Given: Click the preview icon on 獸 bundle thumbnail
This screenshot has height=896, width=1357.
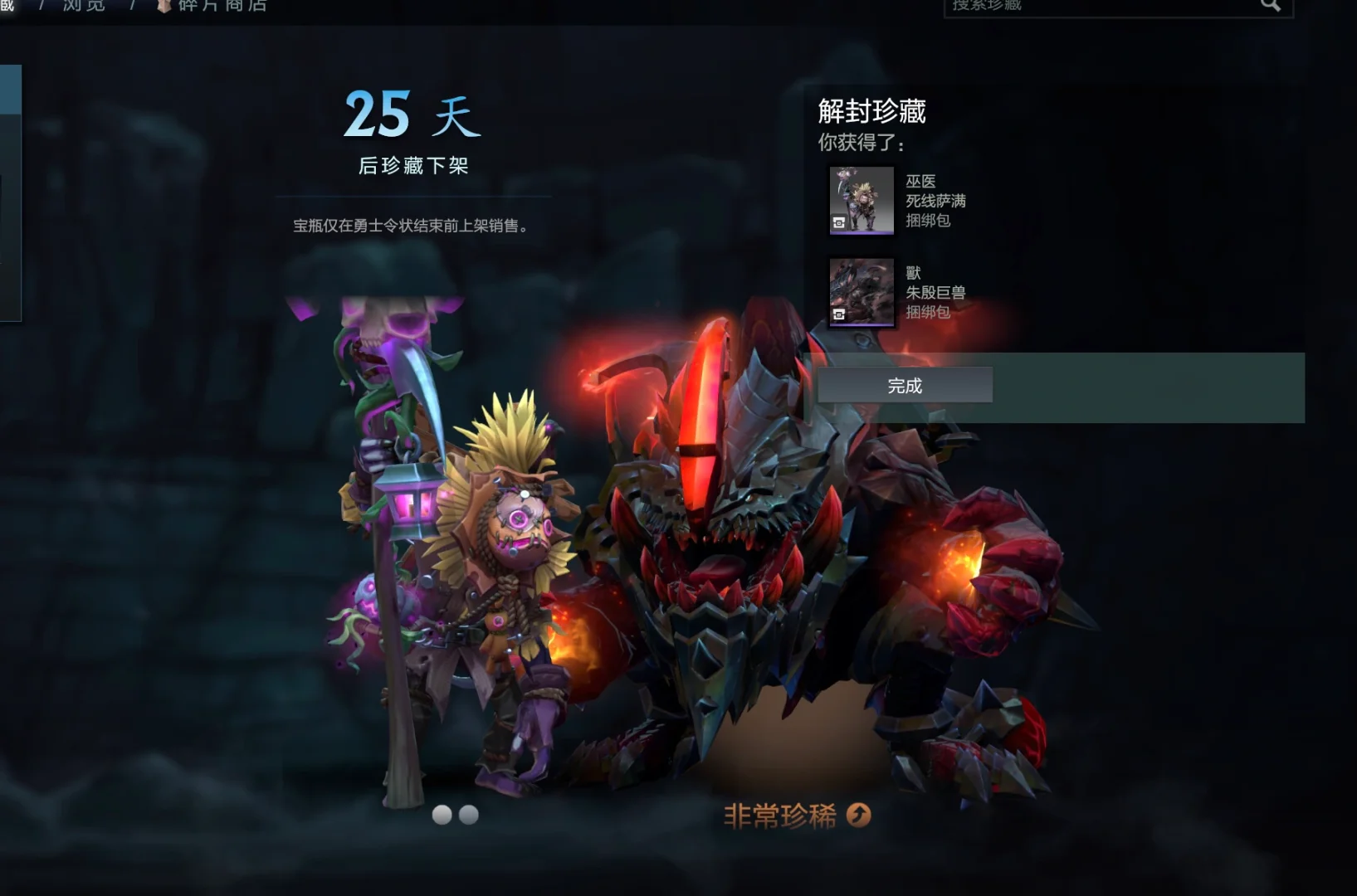Looking at the screenshot, I should 839,314.
